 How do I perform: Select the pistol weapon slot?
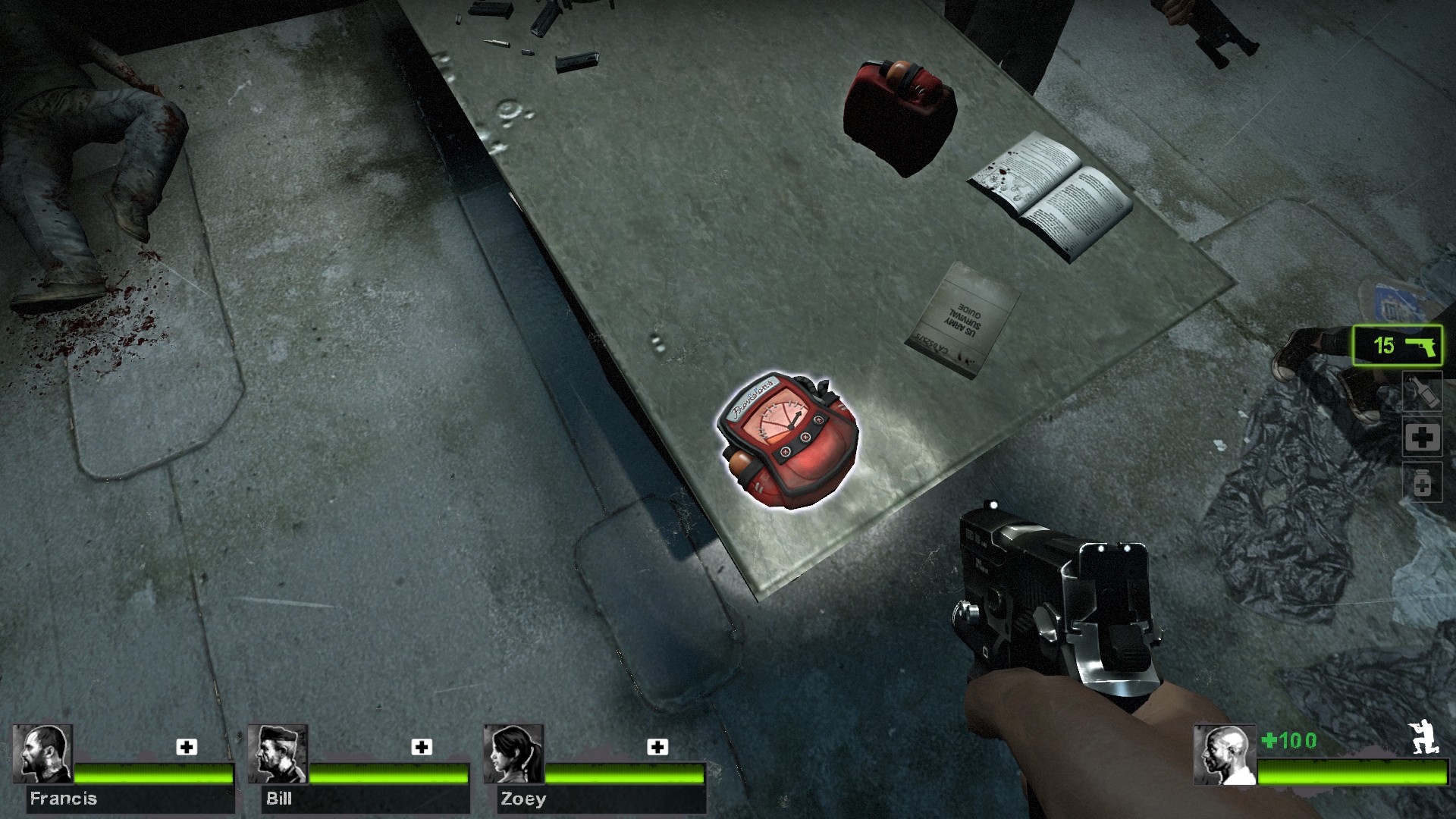(x=1398, y=346)
